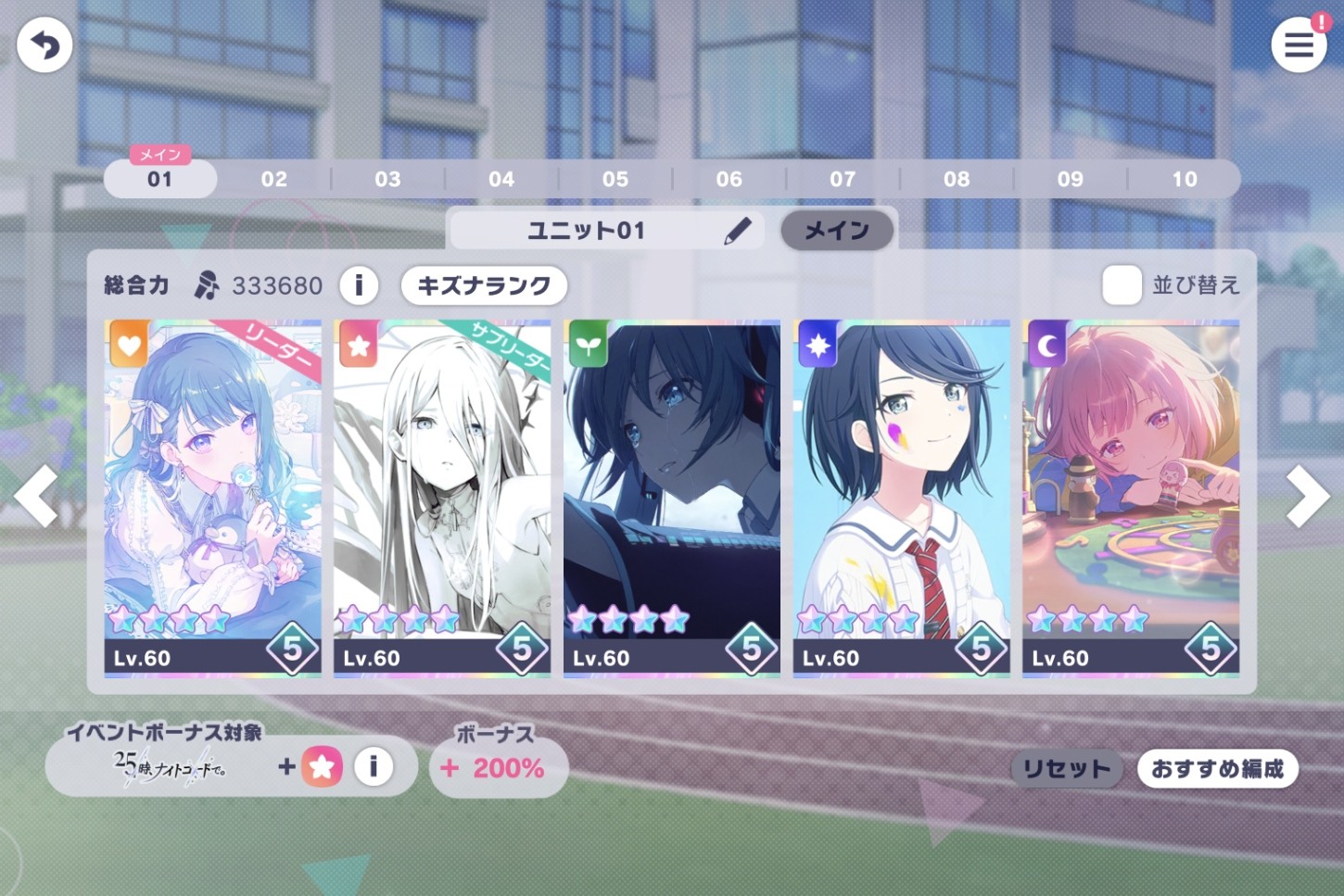Go back with the return arrow

(x=44, y=45)
